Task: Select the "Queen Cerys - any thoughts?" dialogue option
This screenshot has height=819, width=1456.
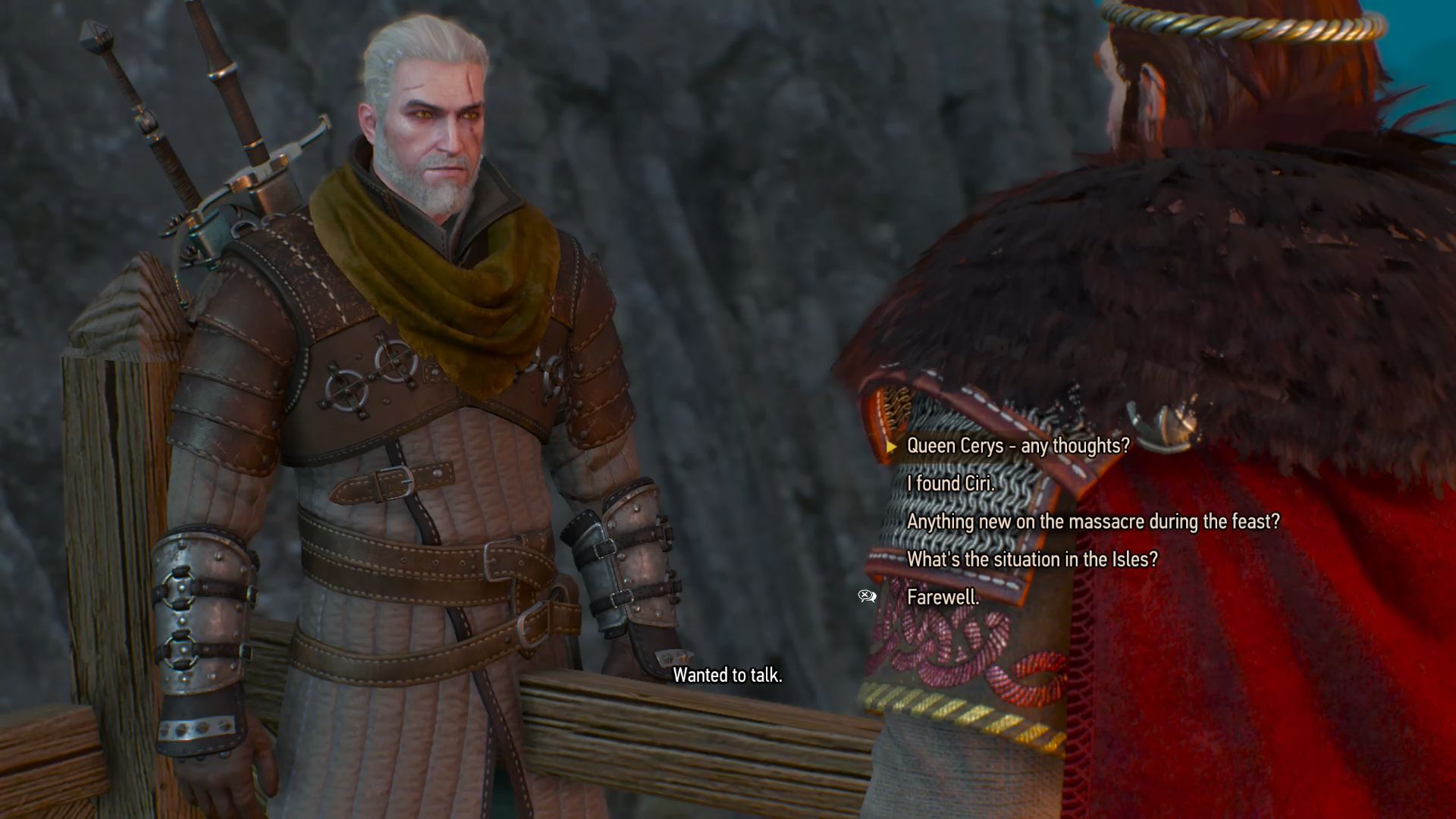Action: tap(1016, 447)
